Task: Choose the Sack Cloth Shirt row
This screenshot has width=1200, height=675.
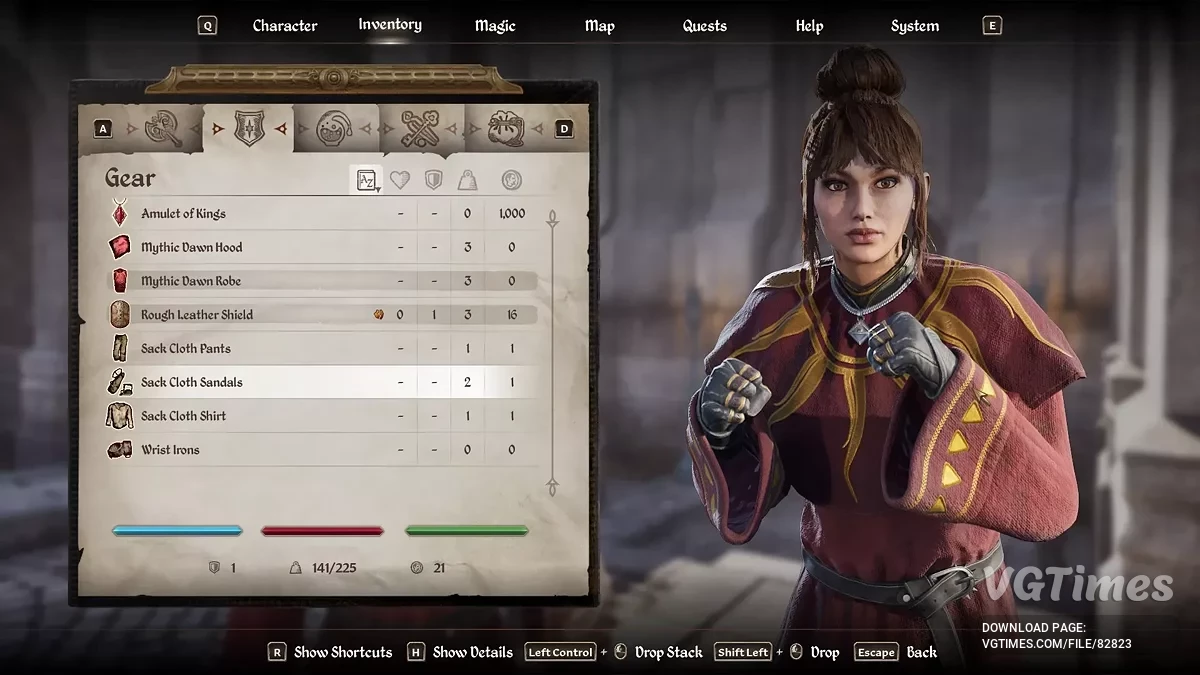Action: tap(183, 416)
